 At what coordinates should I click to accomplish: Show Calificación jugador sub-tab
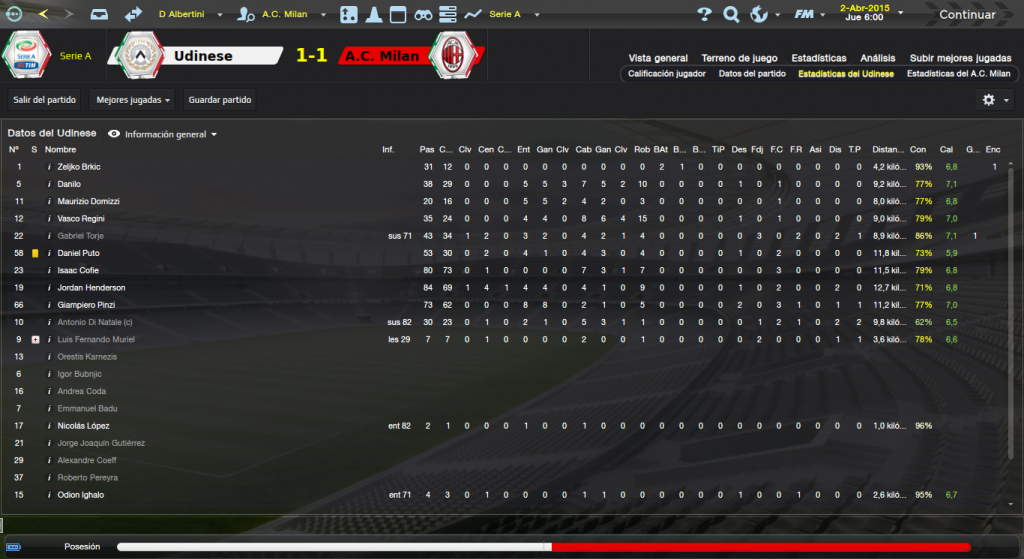click(x=667, y=74)
